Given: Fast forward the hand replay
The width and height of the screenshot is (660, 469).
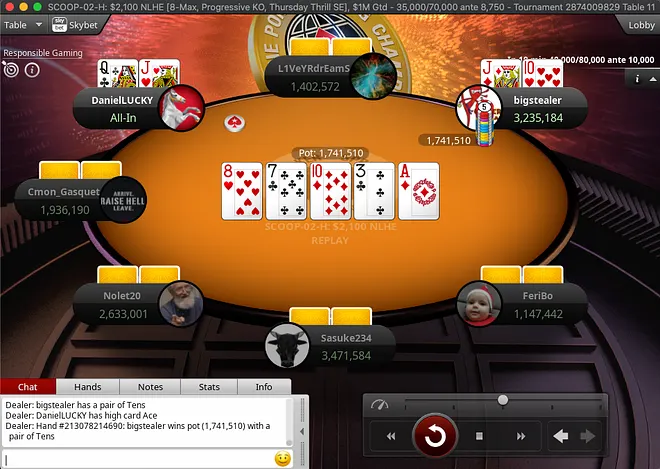Looking at the screenshot, I should [521, 436].
